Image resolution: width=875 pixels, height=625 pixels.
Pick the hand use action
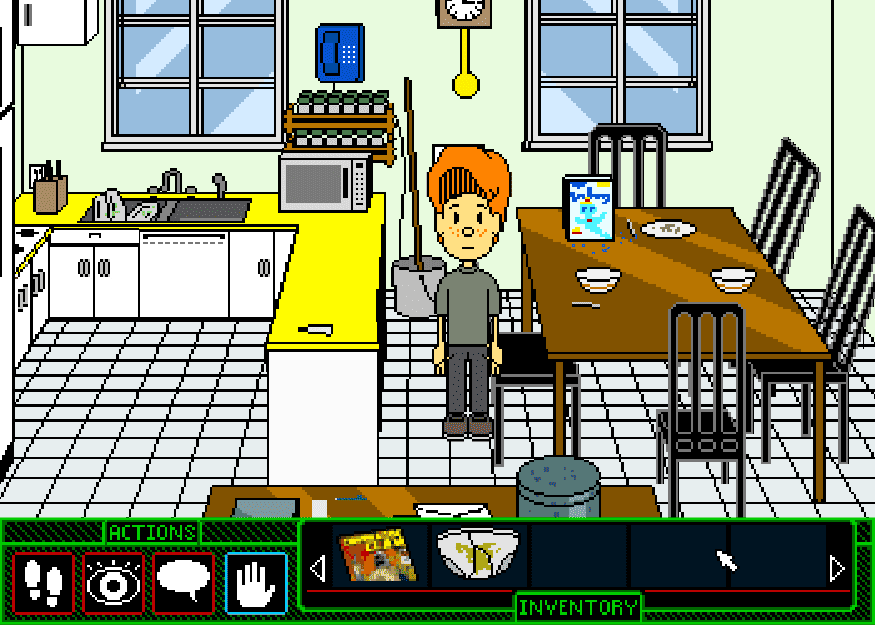tap(256, 582)
